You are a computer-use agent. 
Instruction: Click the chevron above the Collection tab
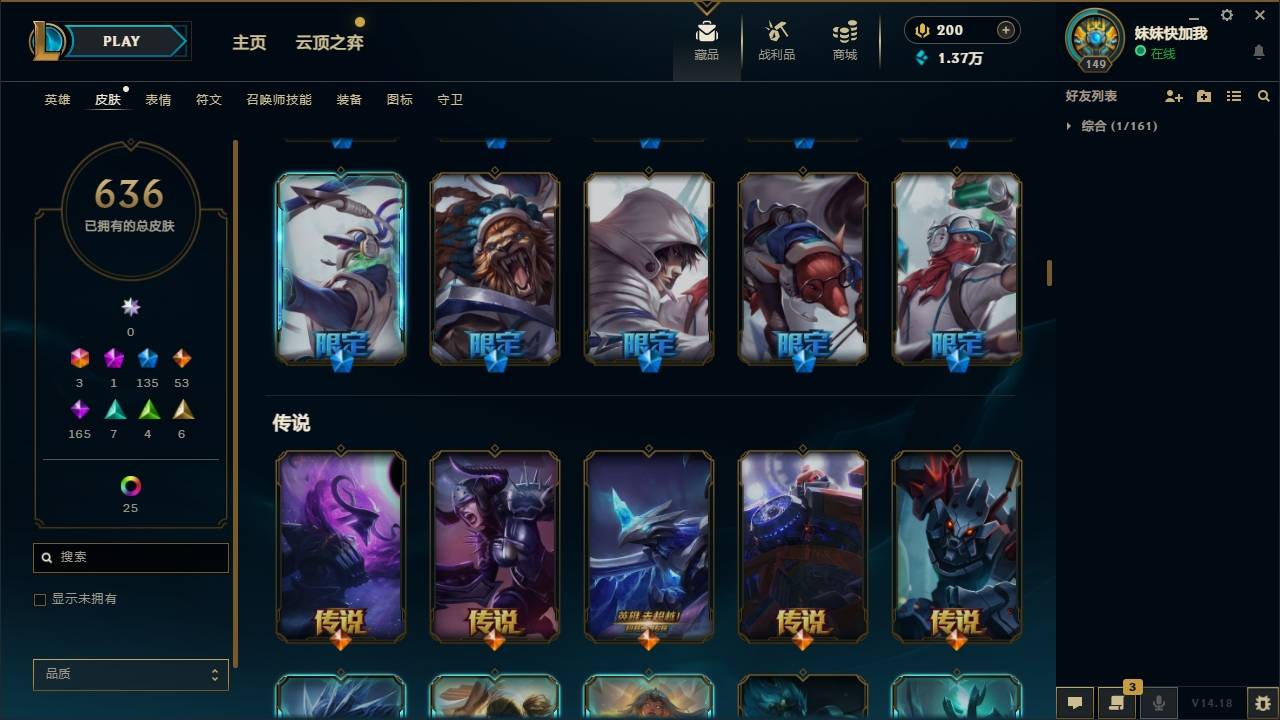pyautogui.click(x=706, y=7)
